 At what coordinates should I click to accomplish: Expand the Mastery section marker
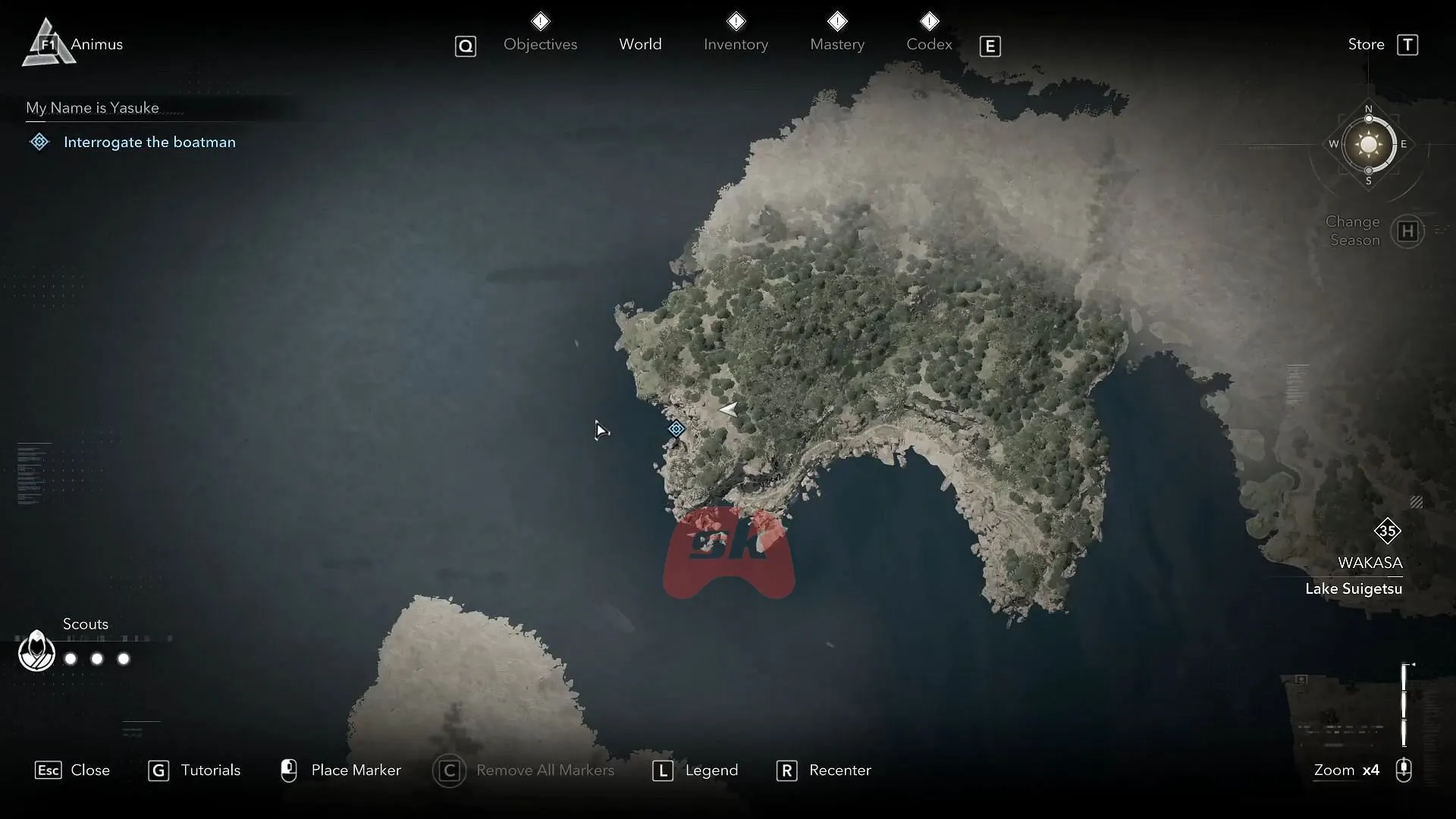point(838,20)
